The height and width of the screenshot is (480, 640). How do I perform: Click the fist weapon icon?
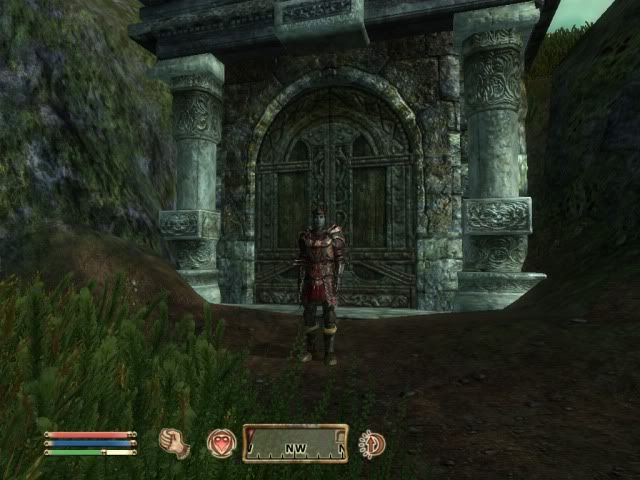[175, 443]
